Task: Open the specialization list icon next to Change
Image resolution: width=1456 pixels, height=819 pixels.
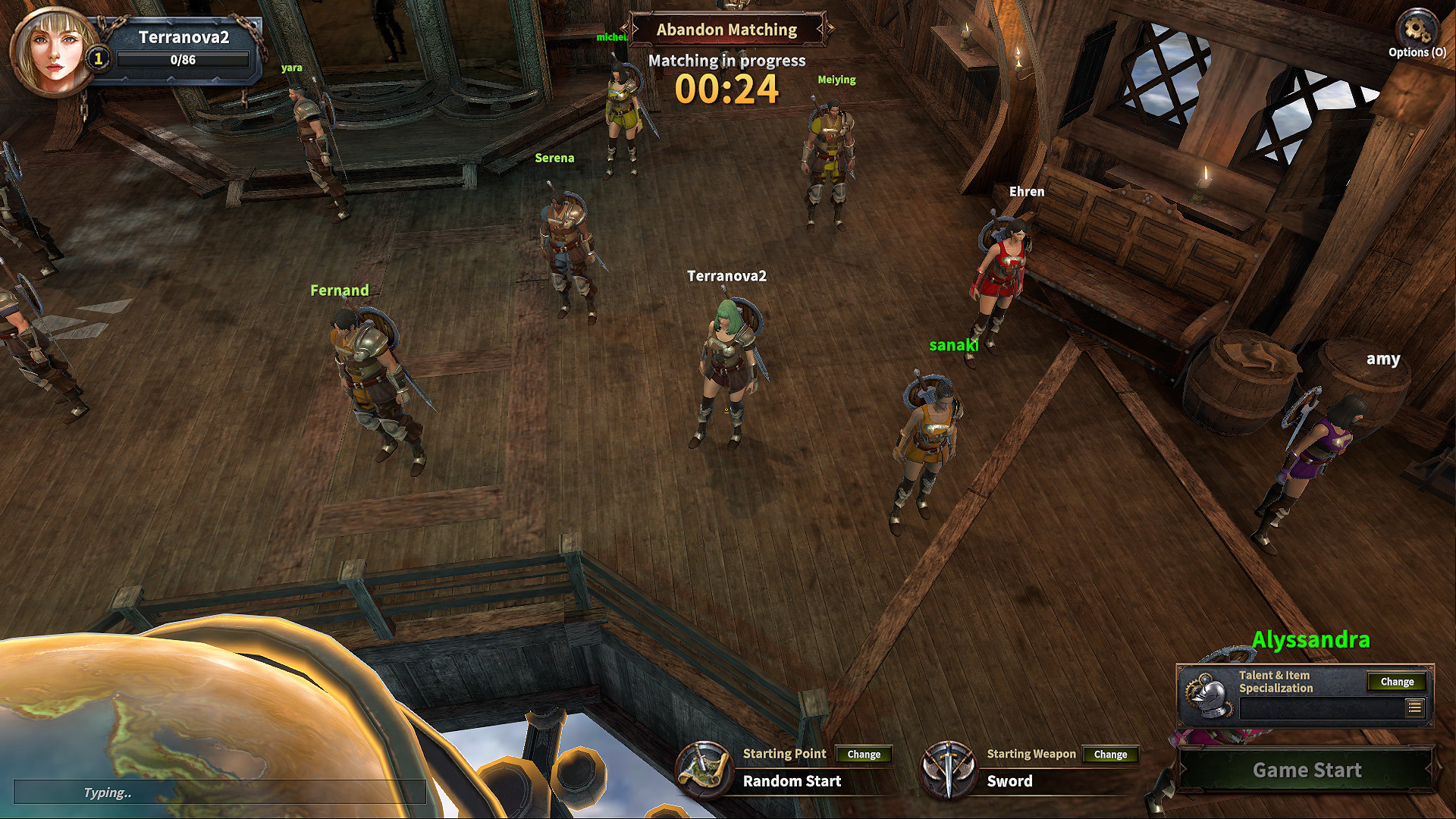Action: pyautogui.click(x=1415, y=707)
